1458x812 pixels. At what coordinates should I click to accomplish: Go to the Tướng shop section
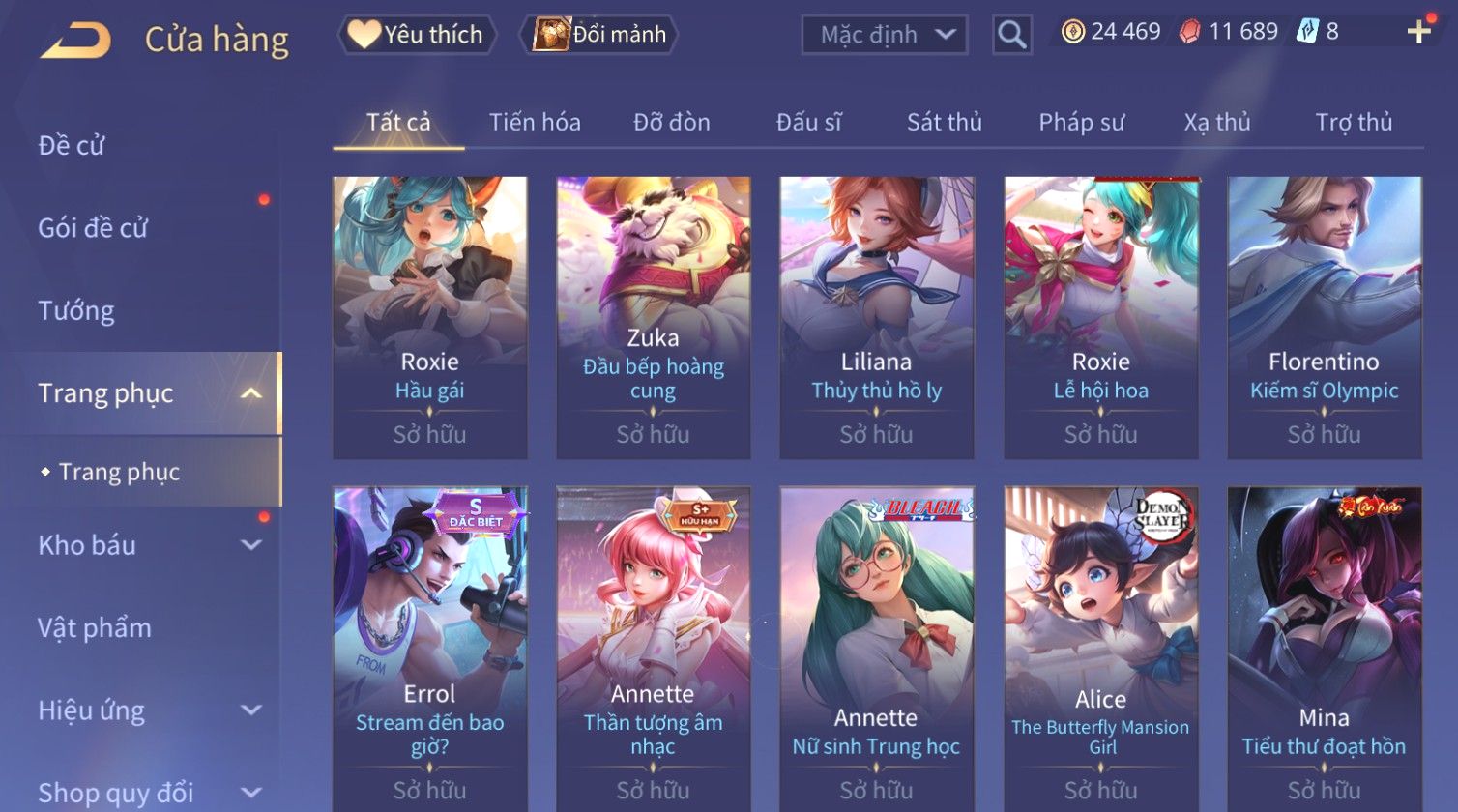76,311
